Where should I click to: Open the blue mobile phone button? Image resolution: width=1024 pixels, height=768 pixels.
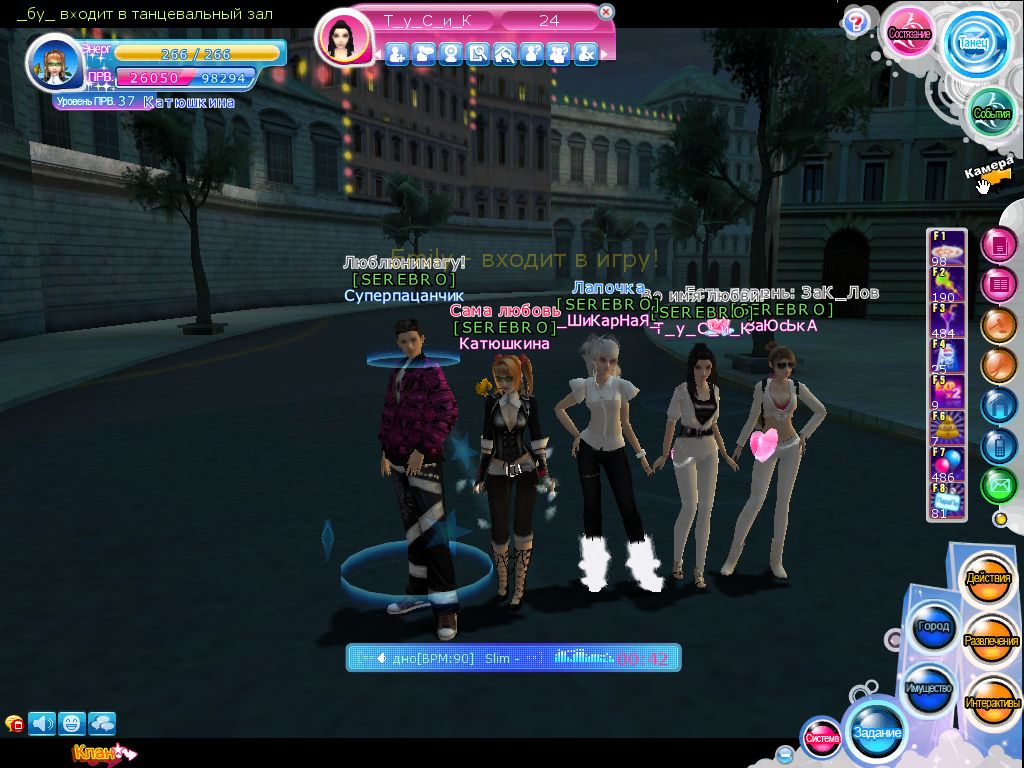pos(998,445)
